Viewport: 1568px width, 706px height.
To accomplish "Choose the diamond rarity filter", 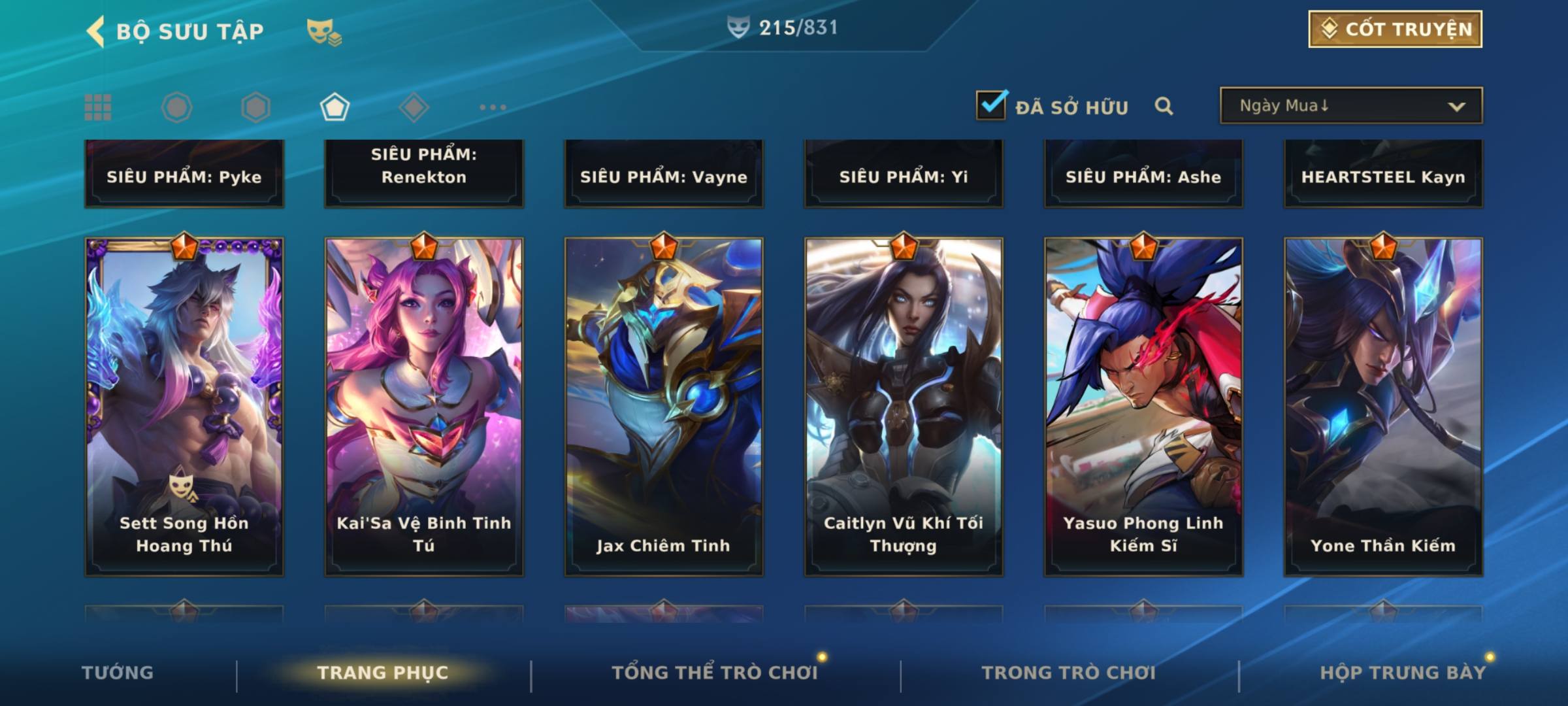I will [414, 107].
